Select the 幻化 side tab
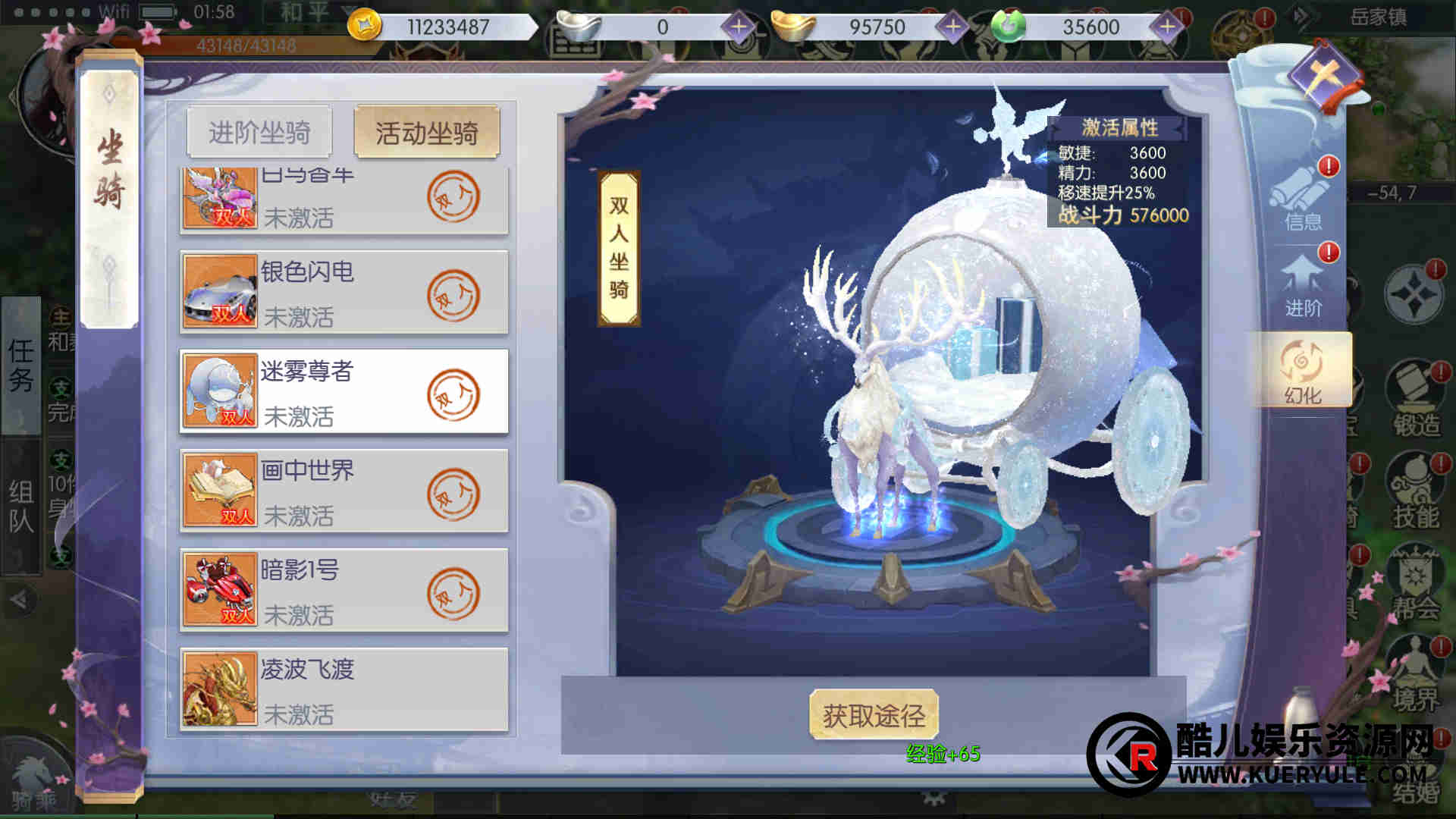Image resolution: width=1456 pixels, height=819 pixels. coord(1301,372)
